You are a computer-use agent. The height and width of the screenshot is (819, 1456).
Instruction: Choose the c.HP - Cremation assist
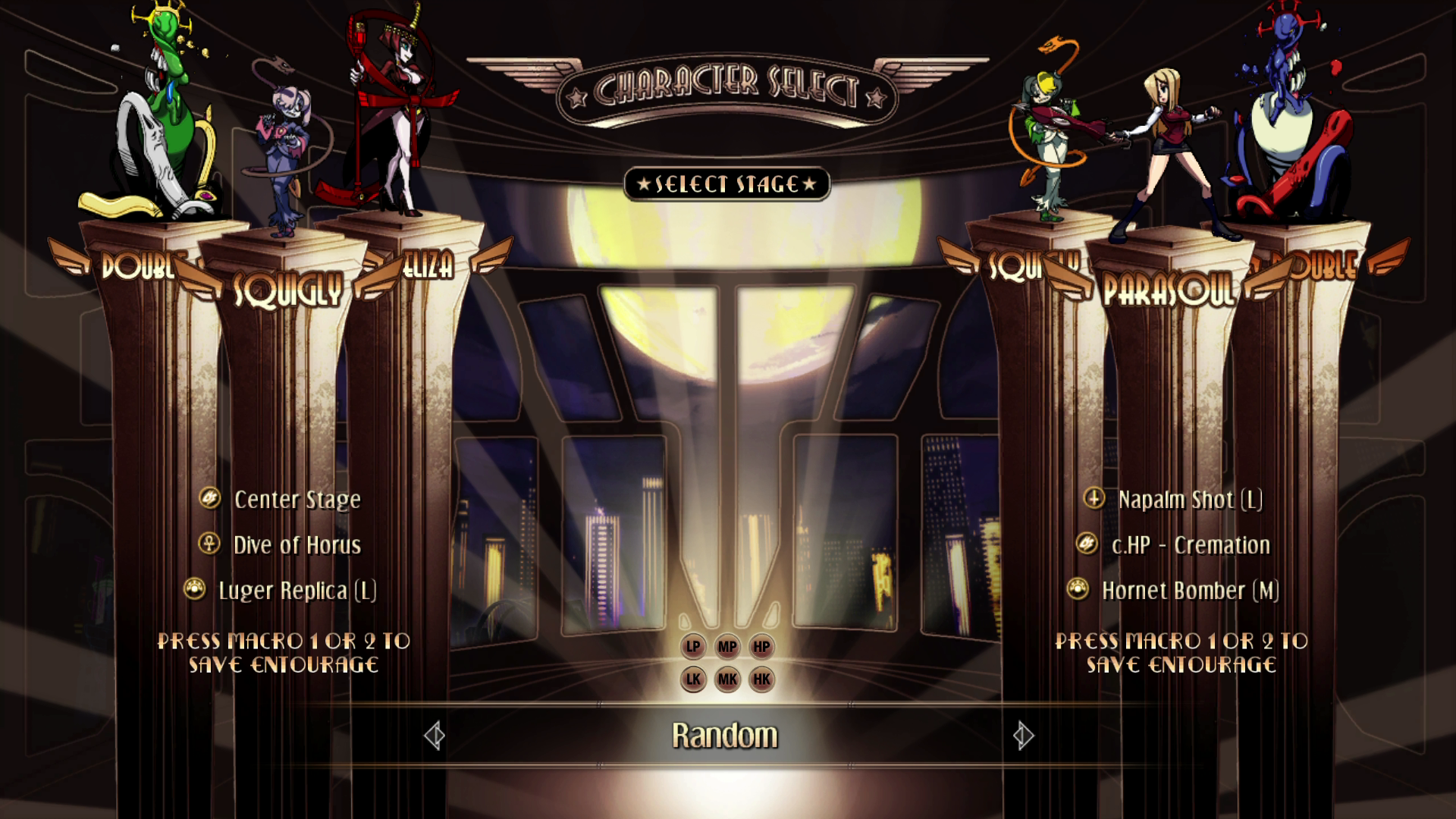point(1190,545)
